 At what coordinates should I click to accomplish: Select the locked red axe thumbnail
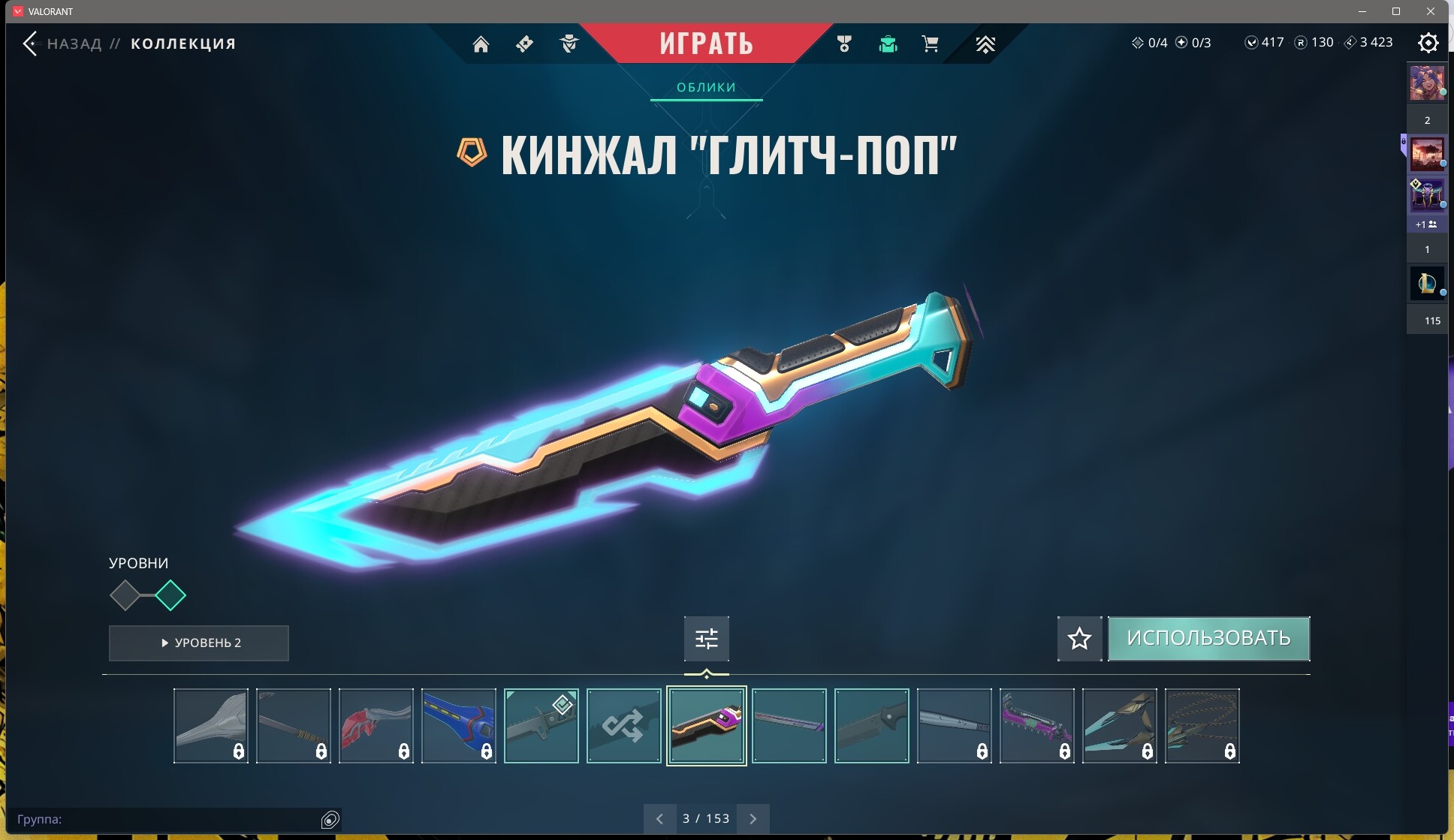pyautogui.click(x=376, y=726)
